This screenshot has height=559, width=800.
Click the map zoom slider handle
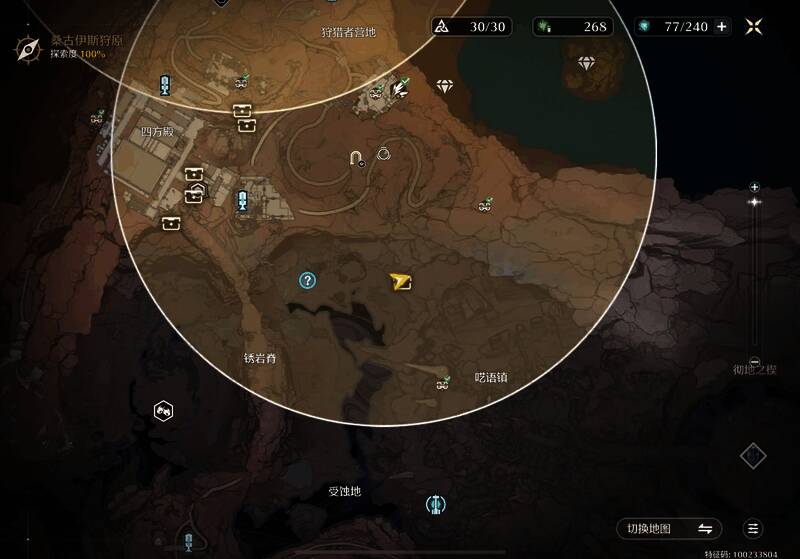click(754, 202)
